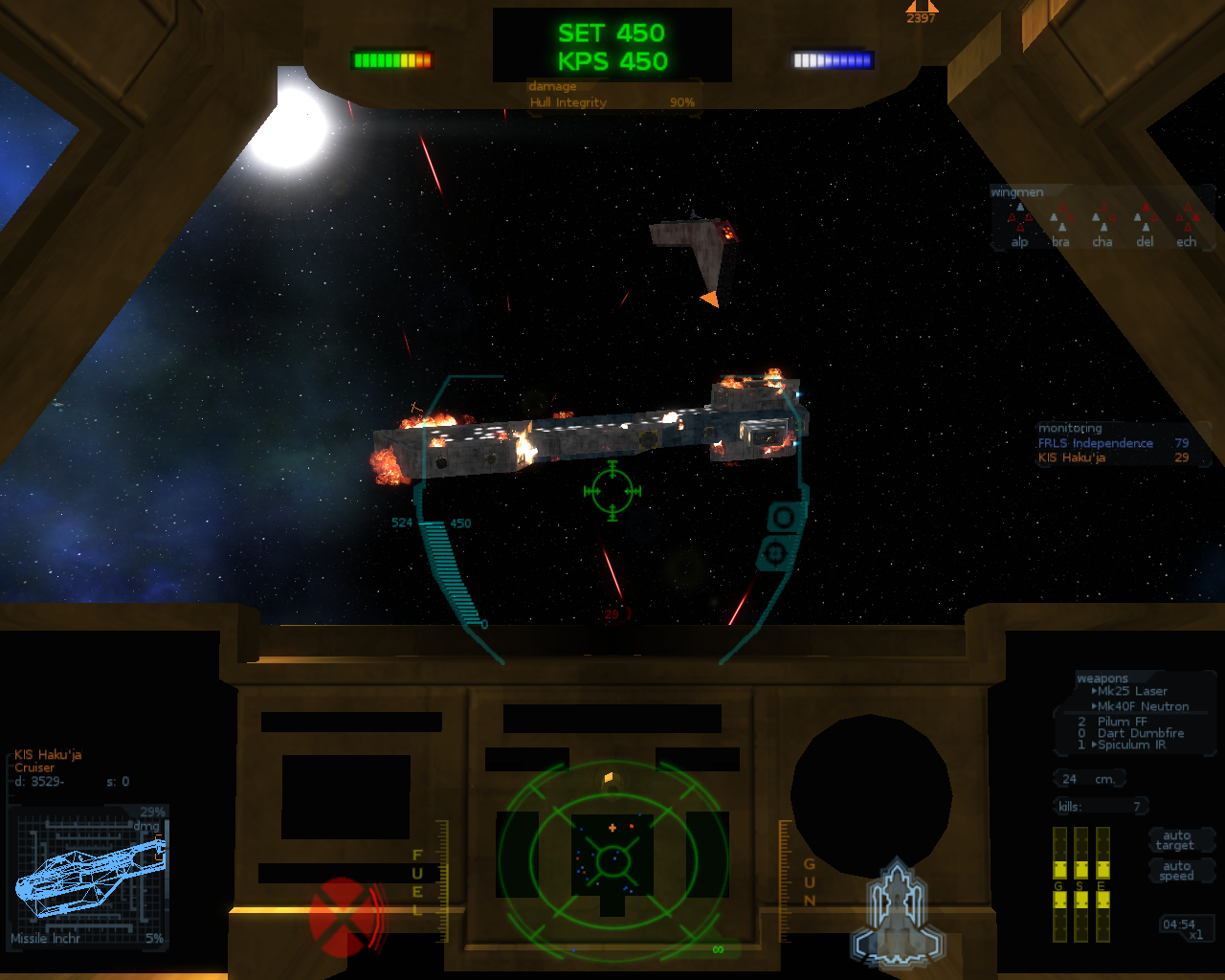This screenshot has width=1225, height=980.
Task: Select the alp wing in the wingmen panel
Action: tap(1020, 228)
